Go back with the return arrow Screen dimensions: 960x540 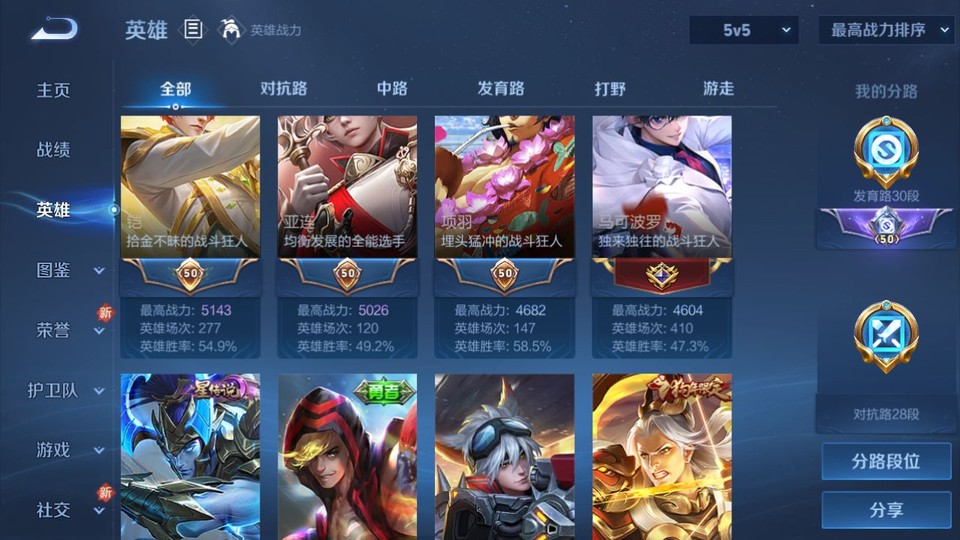coord(53,30)
